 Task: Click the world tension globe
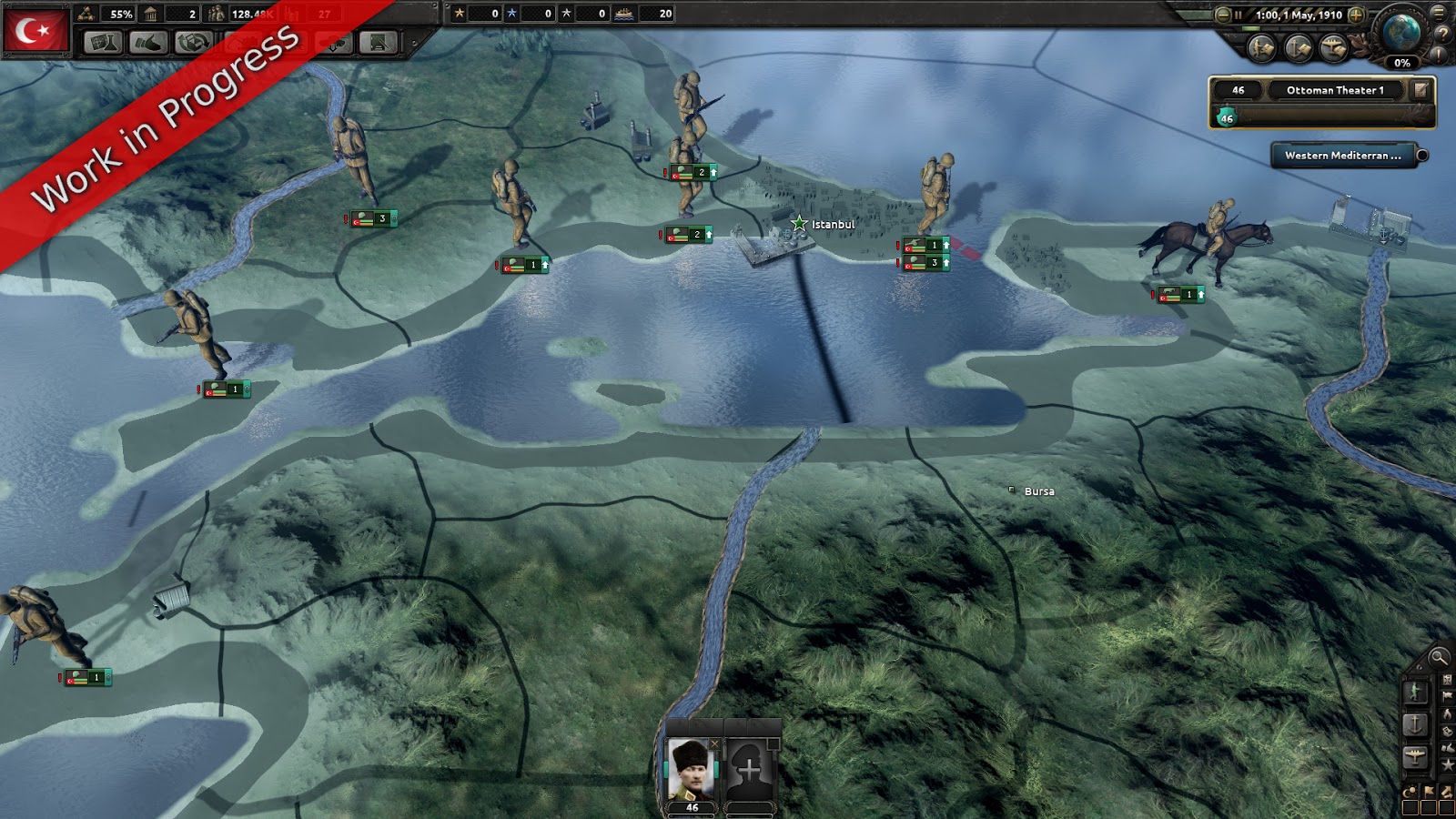tap(1401, 33)
